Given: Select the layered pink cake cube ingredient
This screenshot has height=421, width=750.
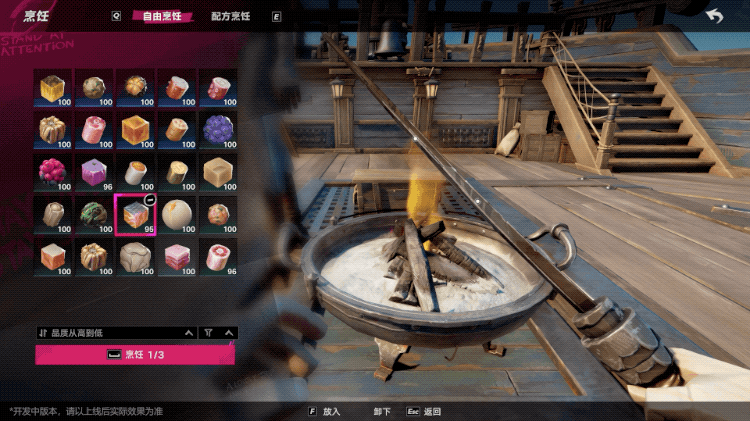Looking at the screenshot, I should tap(177, 256).
